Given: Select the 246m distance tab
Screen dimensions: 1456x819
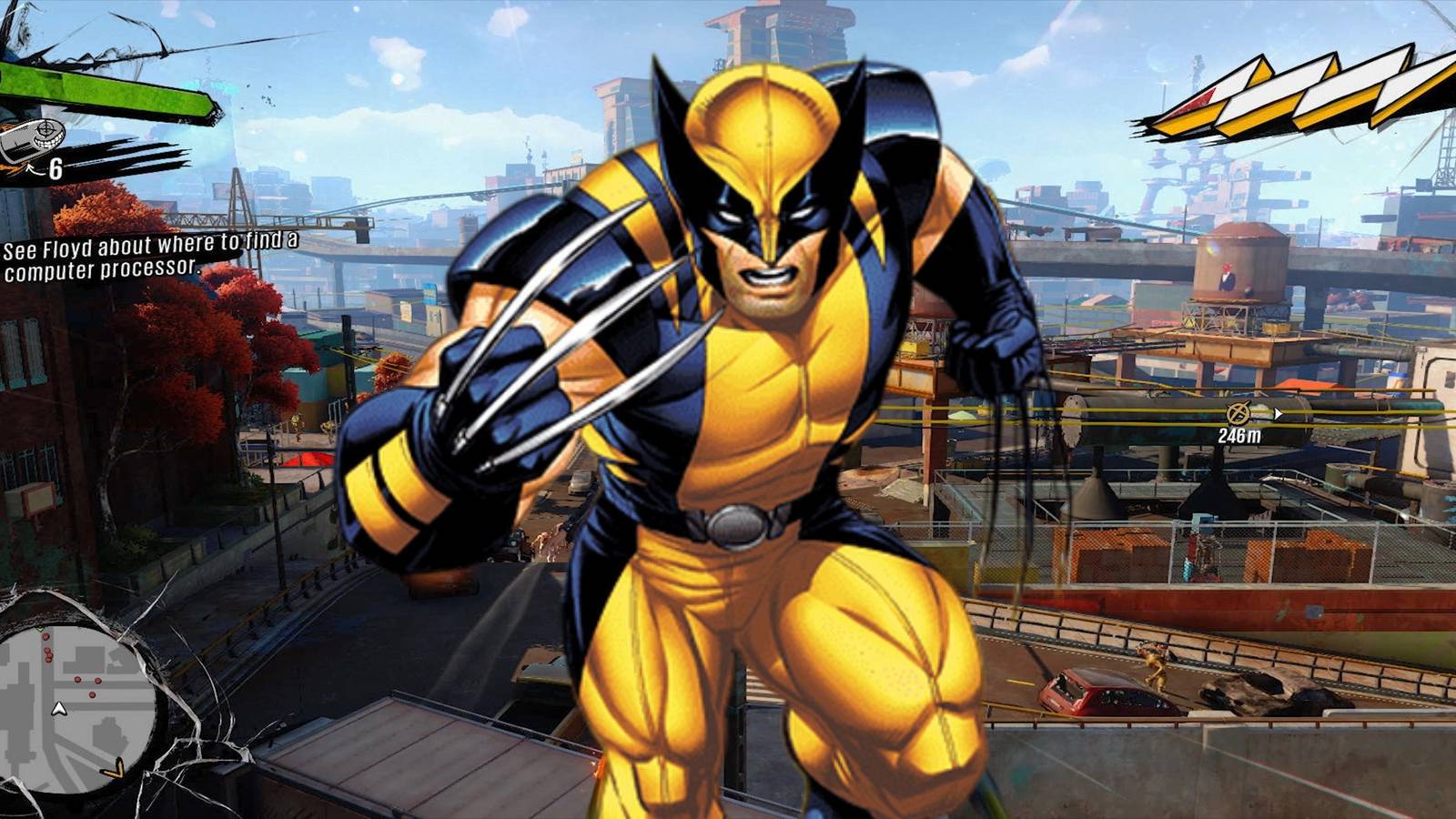Looking at the screenshot, I should tap(1239, 434).
